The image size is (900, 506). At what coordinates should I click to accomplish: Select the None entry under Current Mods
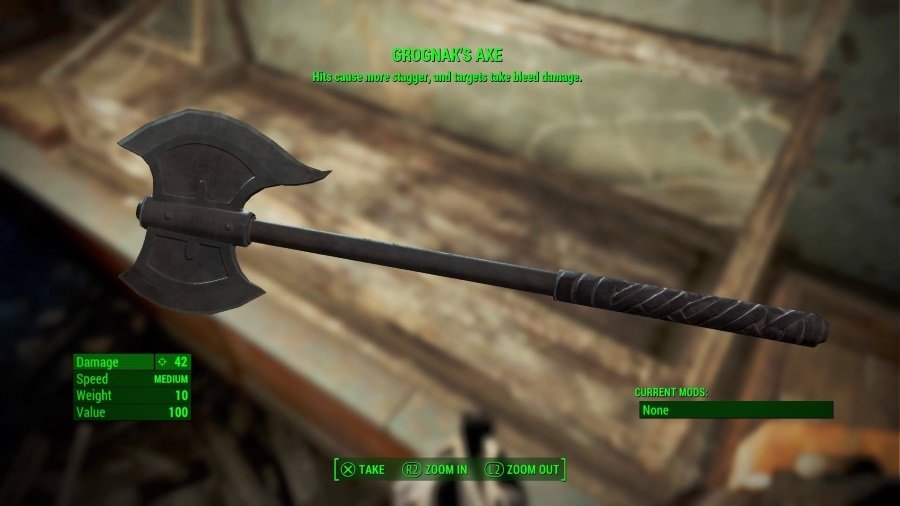735,410
